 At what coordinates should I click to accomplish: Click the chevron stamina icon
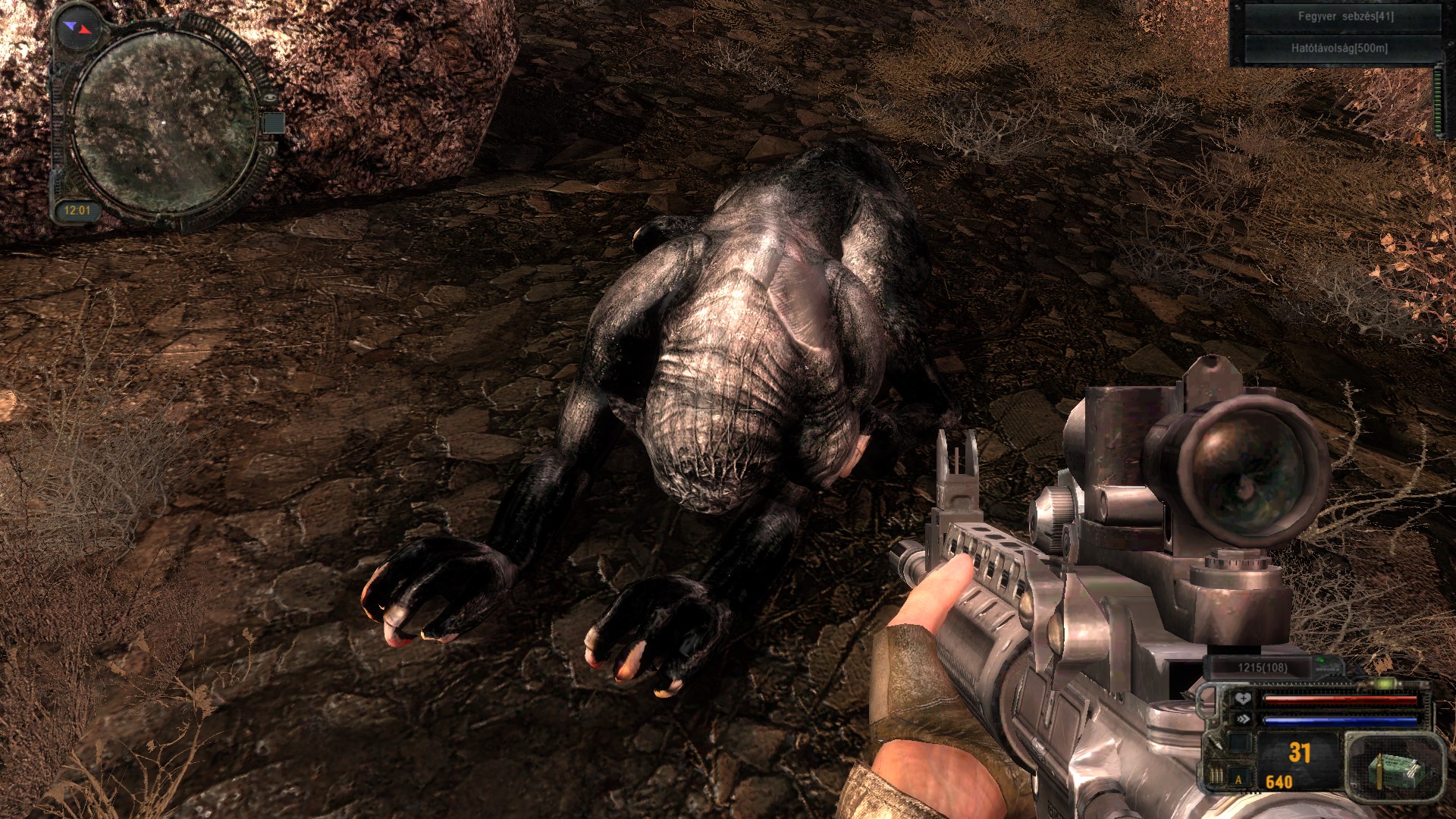click(1243, 719)
